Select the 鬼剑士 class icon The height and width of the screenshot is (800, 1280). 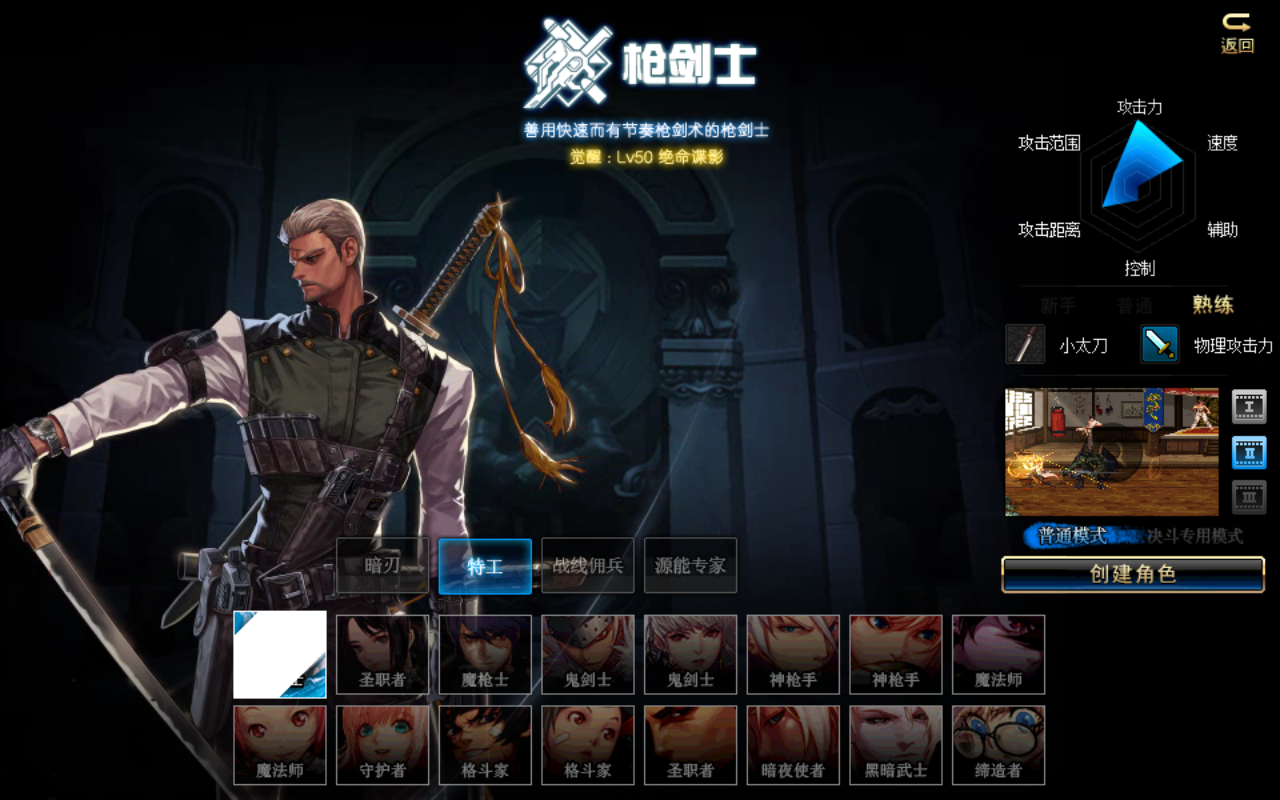[x=587, y=653]
